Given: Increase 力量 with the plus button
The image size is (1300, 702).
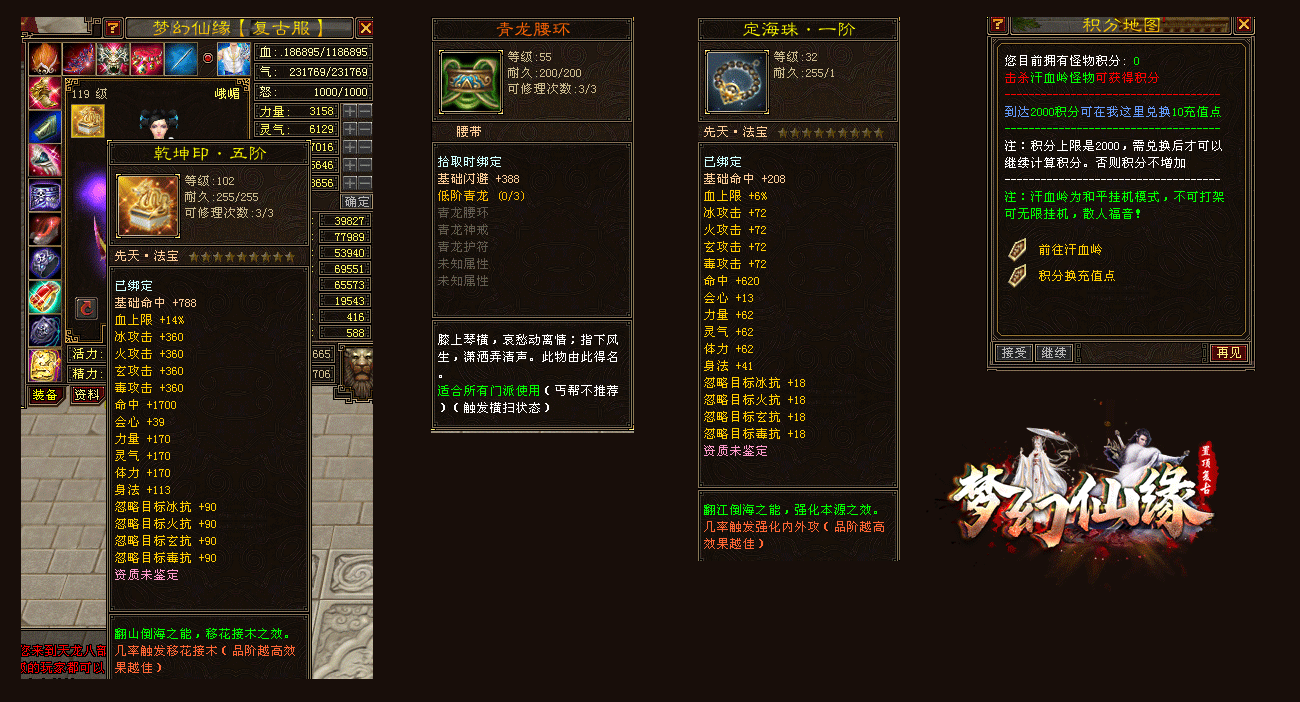Looking at the screenshot, I should [x=350, y=111].
